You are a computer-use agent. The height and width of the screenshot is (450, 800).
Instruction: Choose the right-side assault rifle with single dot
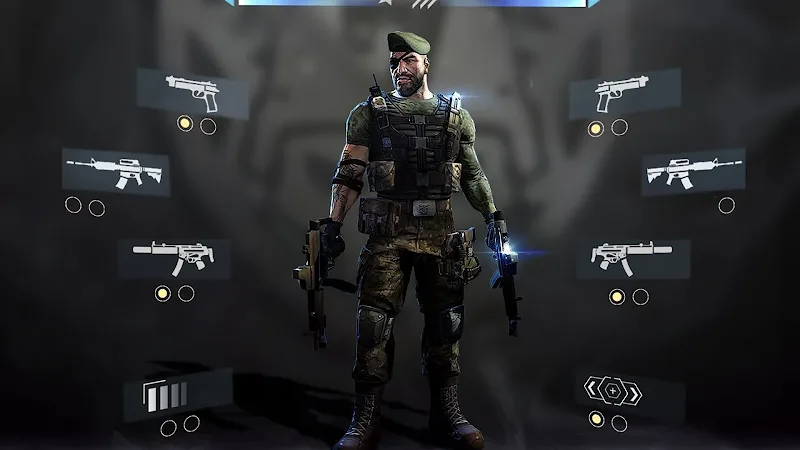[x=692, y=171]
